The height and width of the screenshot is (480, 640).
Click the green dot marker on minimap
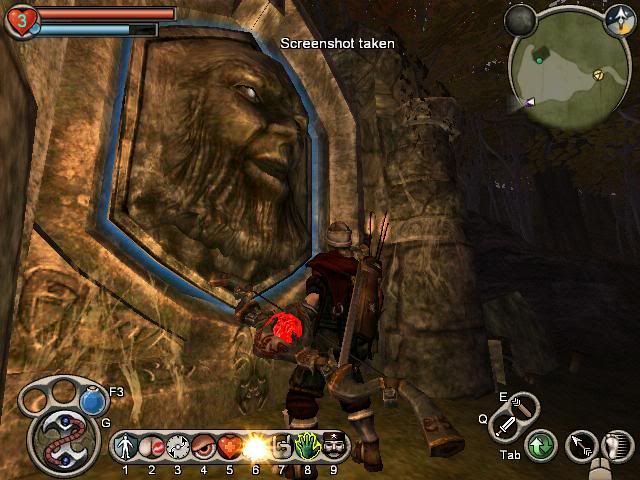(540, 60)
